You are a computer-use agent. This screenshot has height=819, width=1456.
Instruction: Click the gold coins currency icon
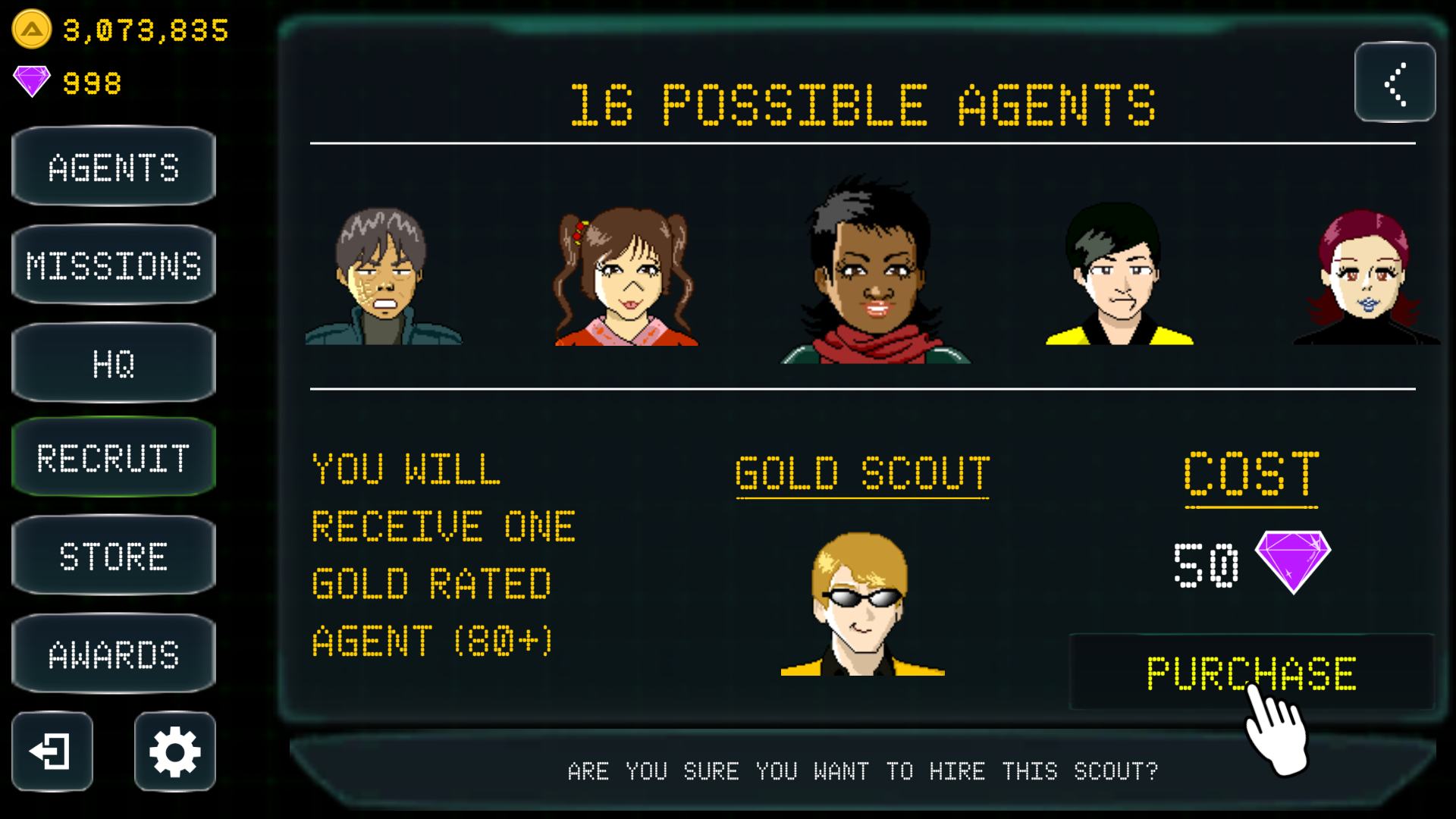(30, 29)
